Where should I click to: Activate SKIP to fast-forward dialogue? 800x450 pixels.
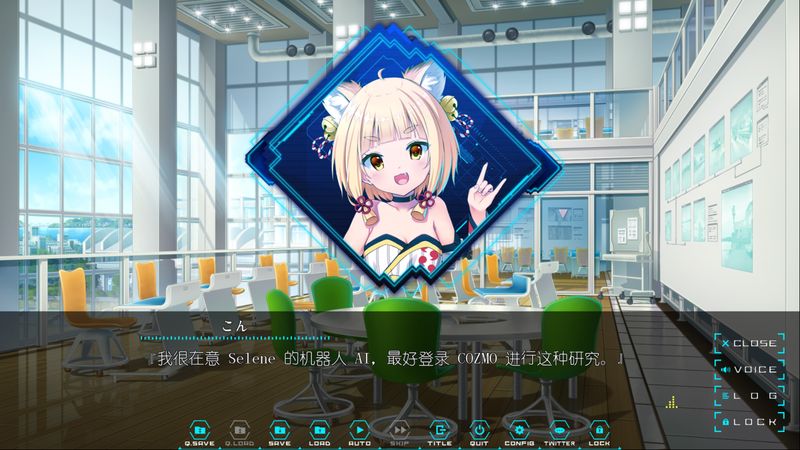399,430
